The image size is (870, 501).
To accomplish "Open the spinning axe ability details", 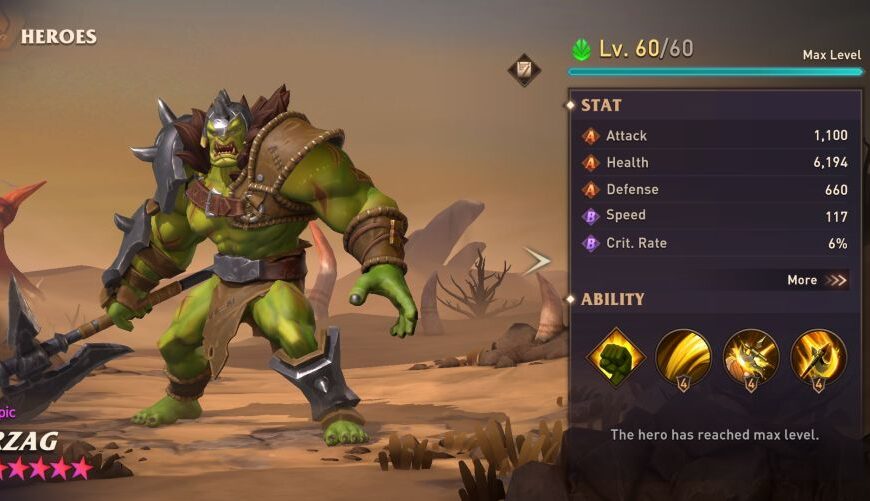I will (x=818, y=356).
